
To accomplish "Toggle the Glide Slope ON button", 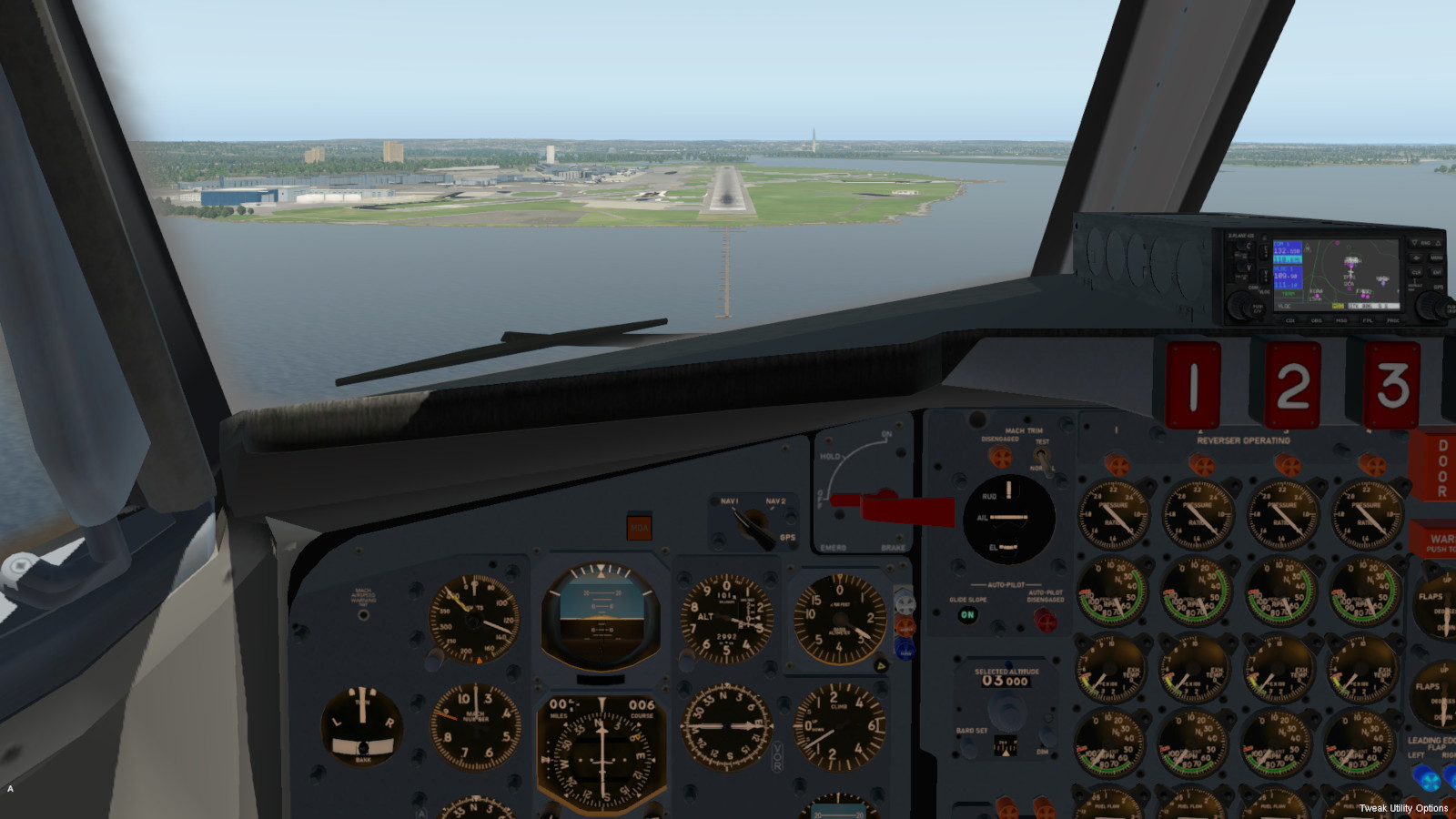I will pyautogui.click(x=967, y=615).
